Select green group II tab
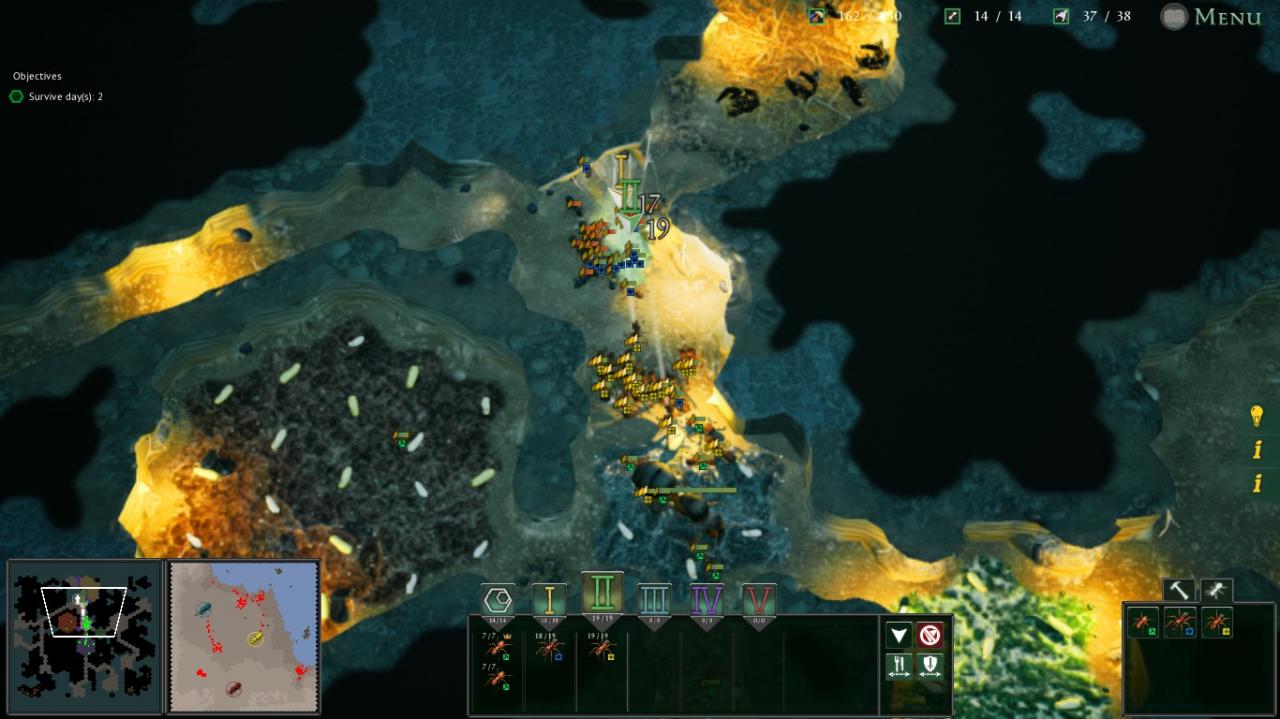Image resolution: width=1280 pixels, height=719 pixels. tap(602, 594)
